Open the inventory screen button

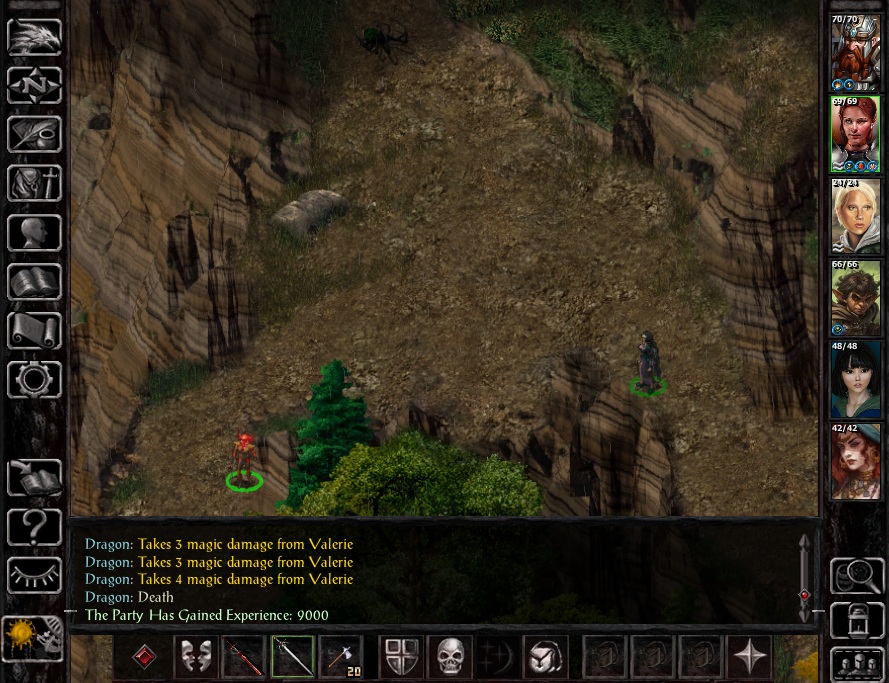click(34, 184)
